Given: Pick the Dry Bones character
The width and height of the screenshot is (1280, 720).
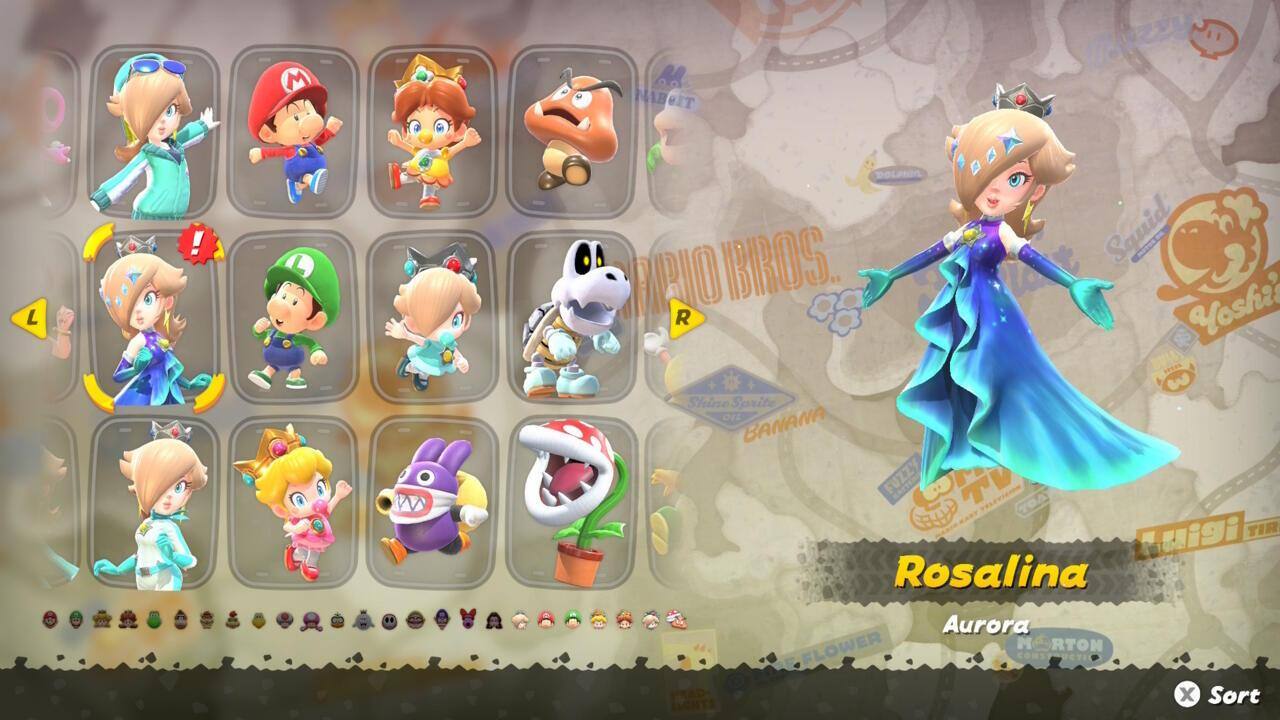Looking at the screenshot, I should point(572,318).
